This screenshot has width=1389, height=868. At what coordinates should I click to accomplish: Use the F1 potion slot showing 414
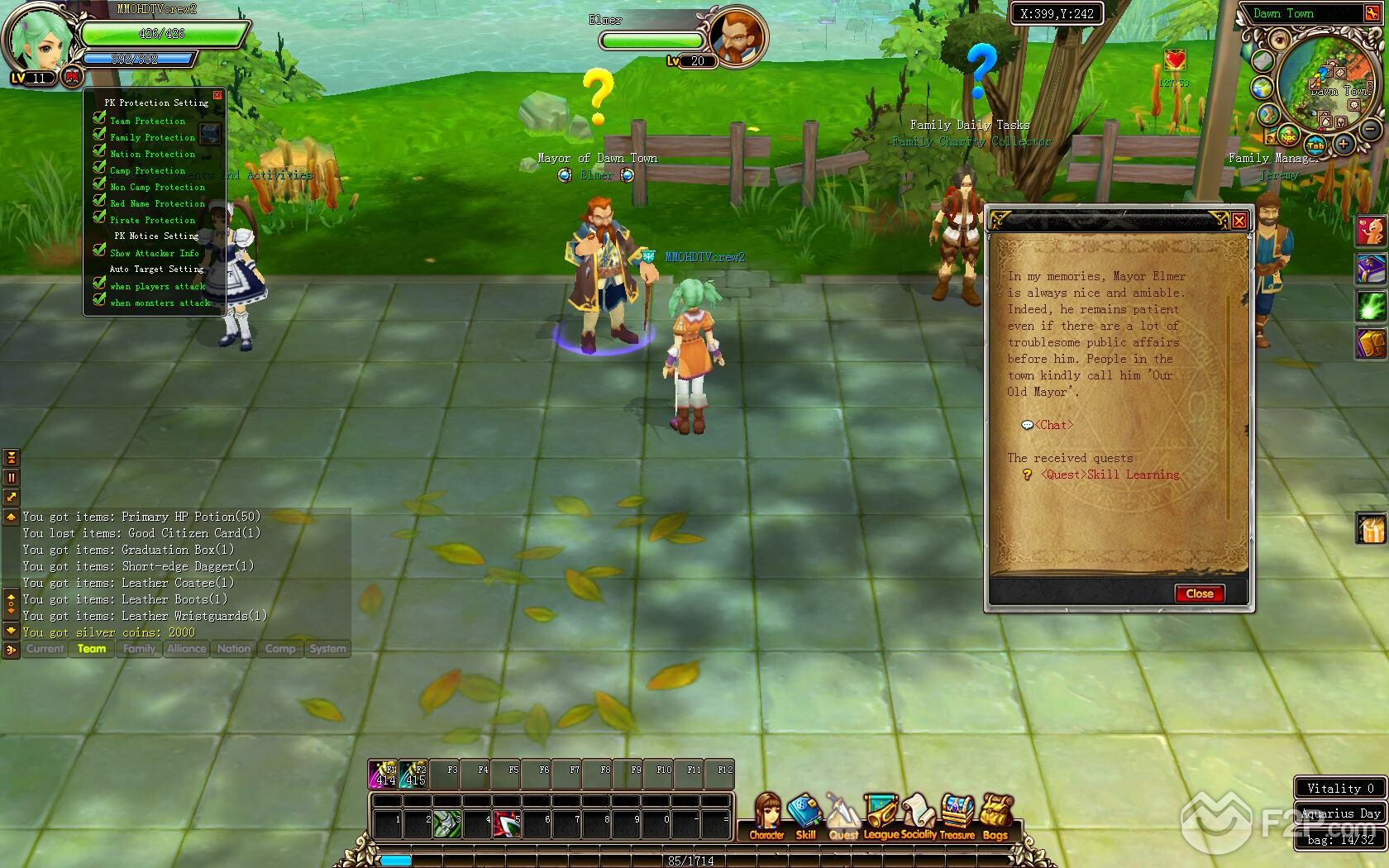383,774
